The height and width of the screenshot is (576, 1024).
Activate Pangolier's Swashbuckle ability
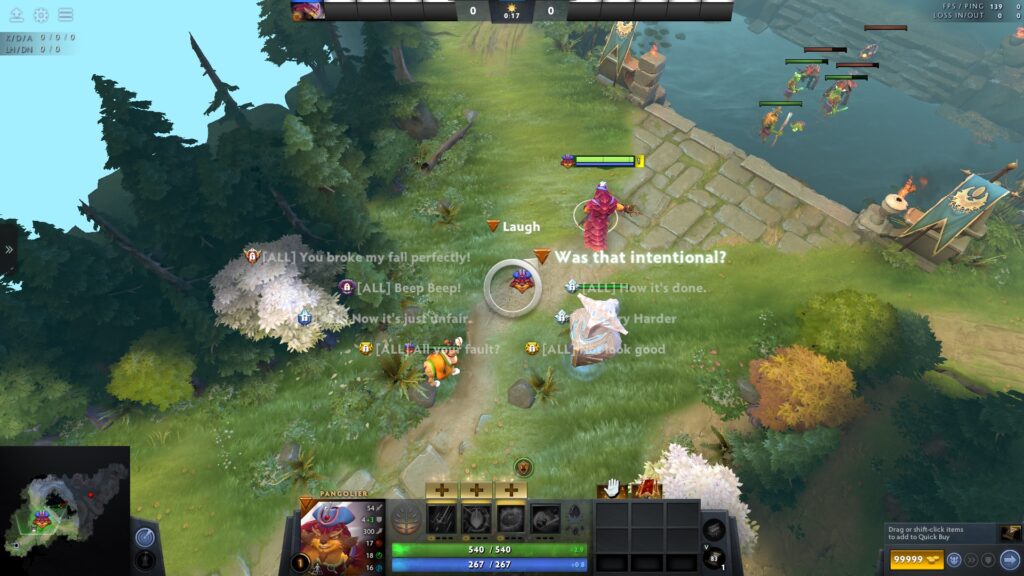click(x=442, y=518)
